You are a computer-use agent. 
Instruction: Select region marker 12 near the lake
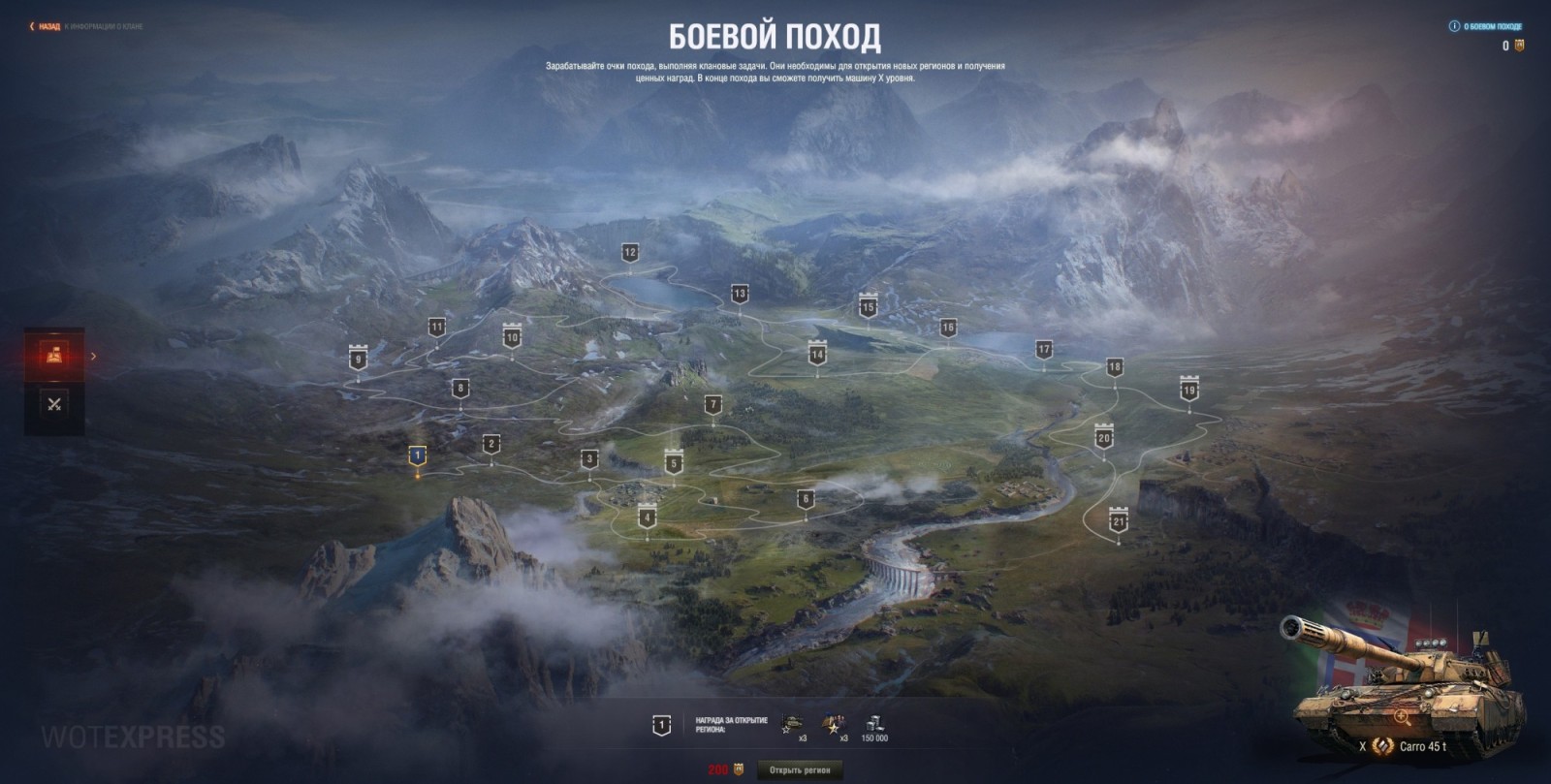pos(630,253)
